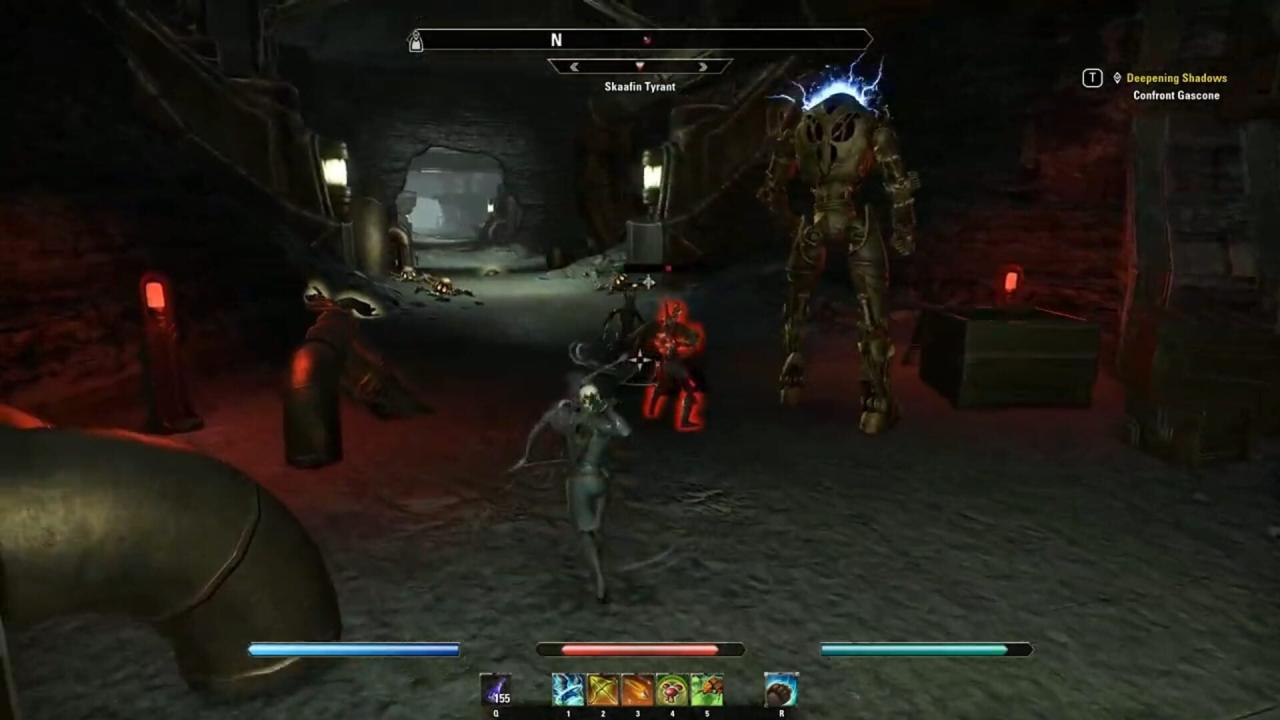Activate the bear paw ultimate ability
Screen dimensions: 1280x720
pos(781,690)
